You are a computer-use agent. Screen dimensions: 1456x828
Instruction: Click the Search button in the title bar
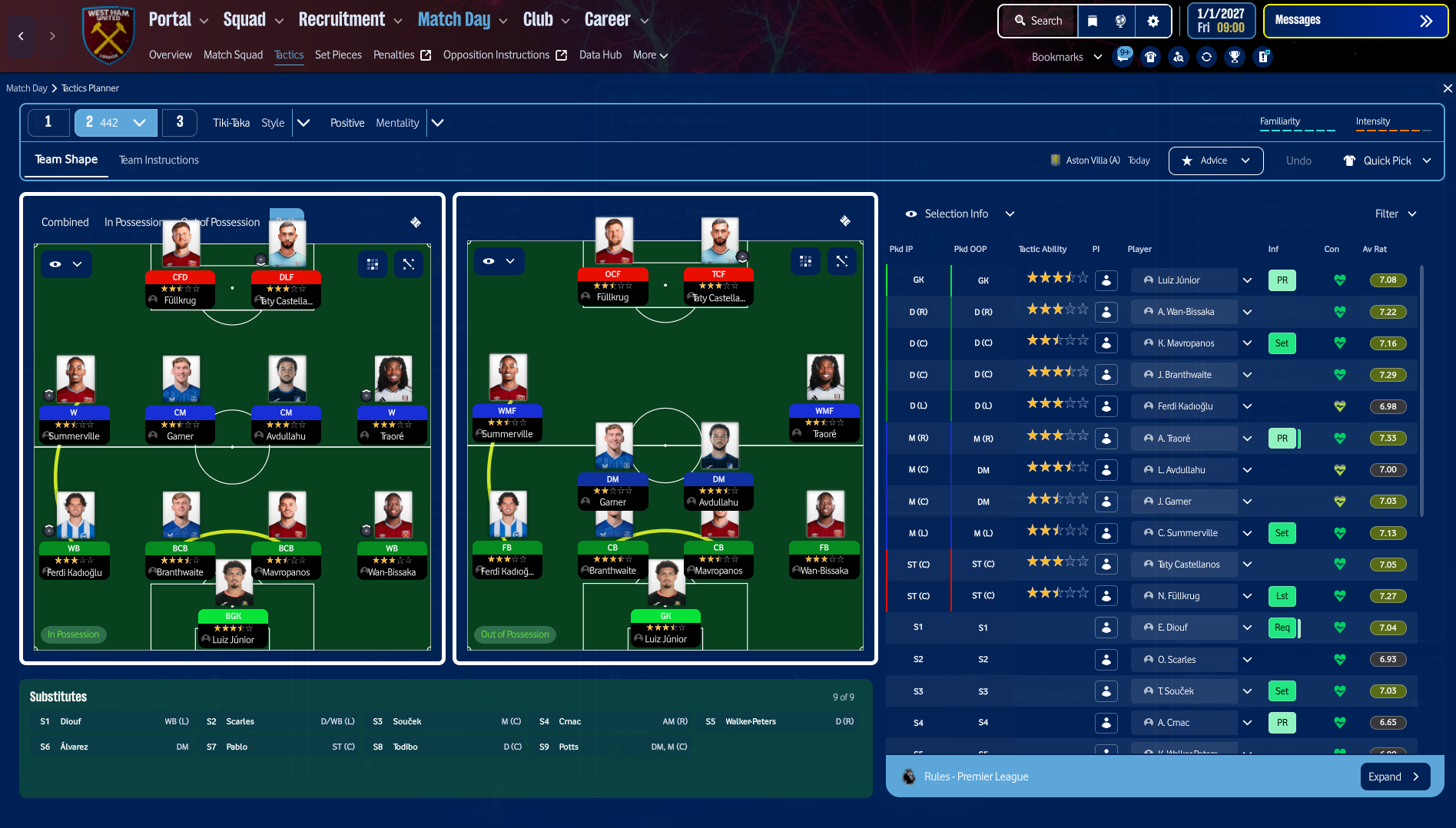(x=1037, y=21)
